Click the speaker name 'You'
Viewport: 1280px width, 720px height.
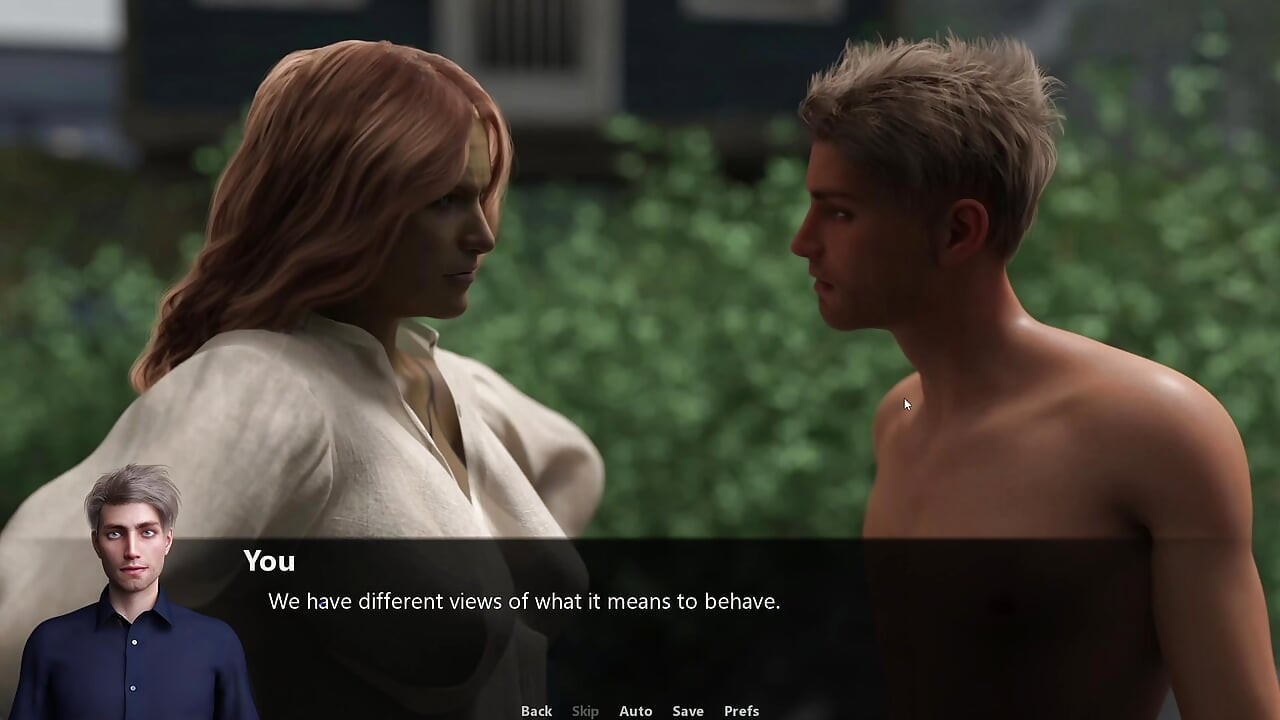click(268, 561)
